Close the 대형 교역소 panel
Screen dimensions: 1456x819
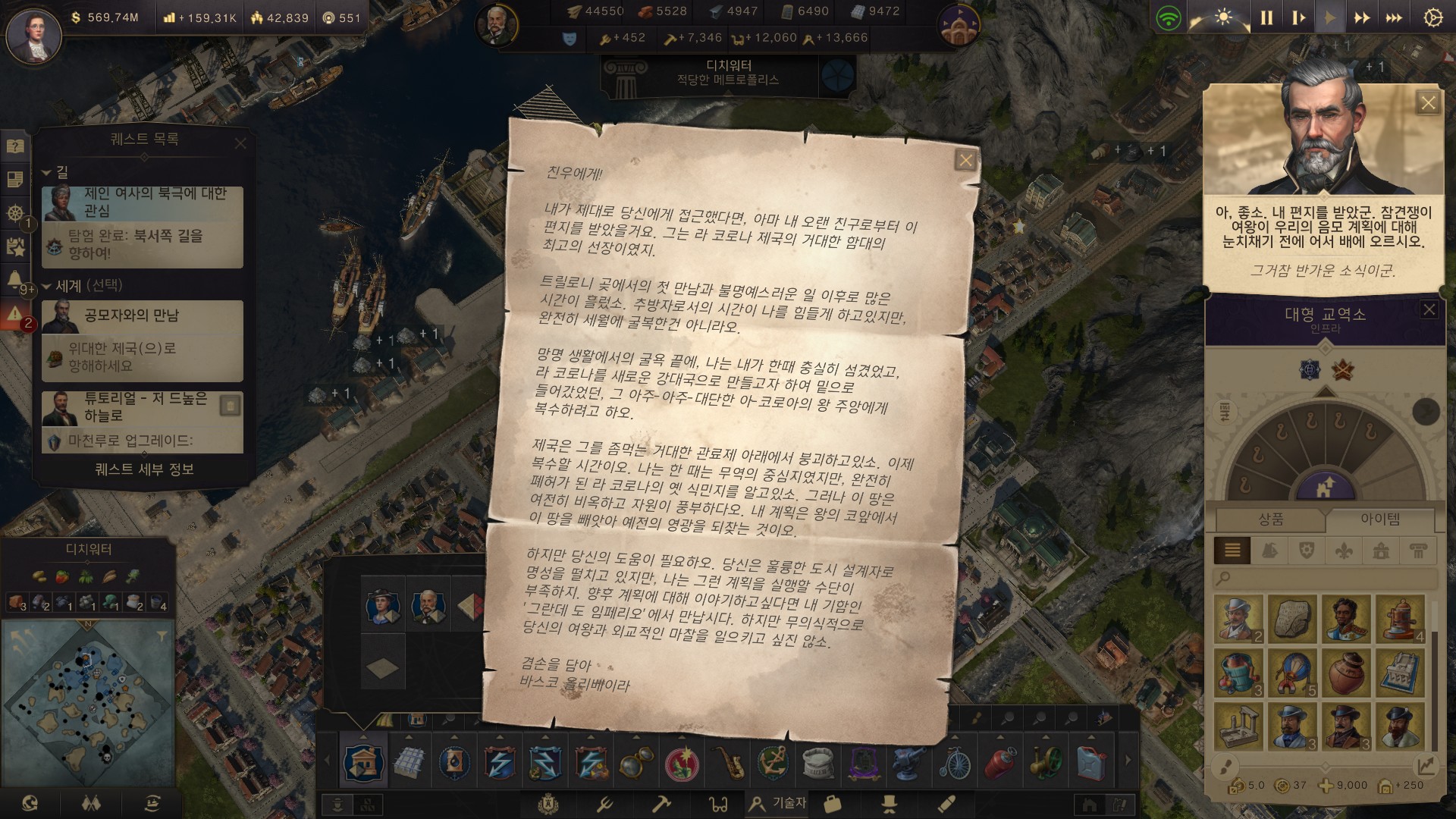(1429, 309)
